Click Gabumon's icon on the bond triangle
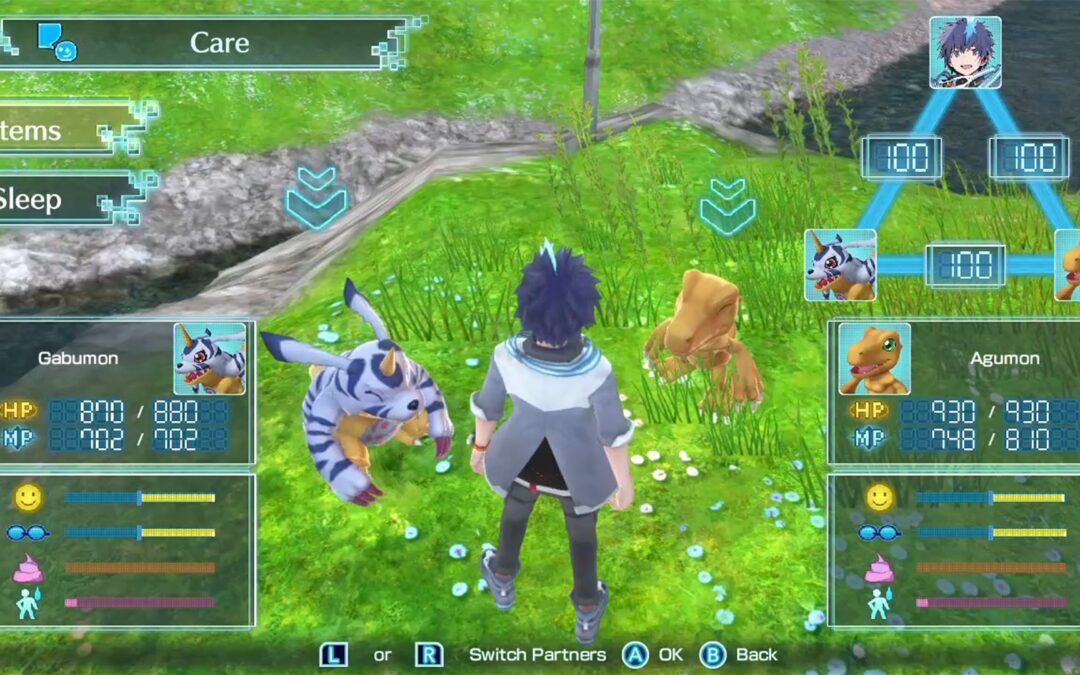Viewport: 1080px width, 675px height. (840, 265)
